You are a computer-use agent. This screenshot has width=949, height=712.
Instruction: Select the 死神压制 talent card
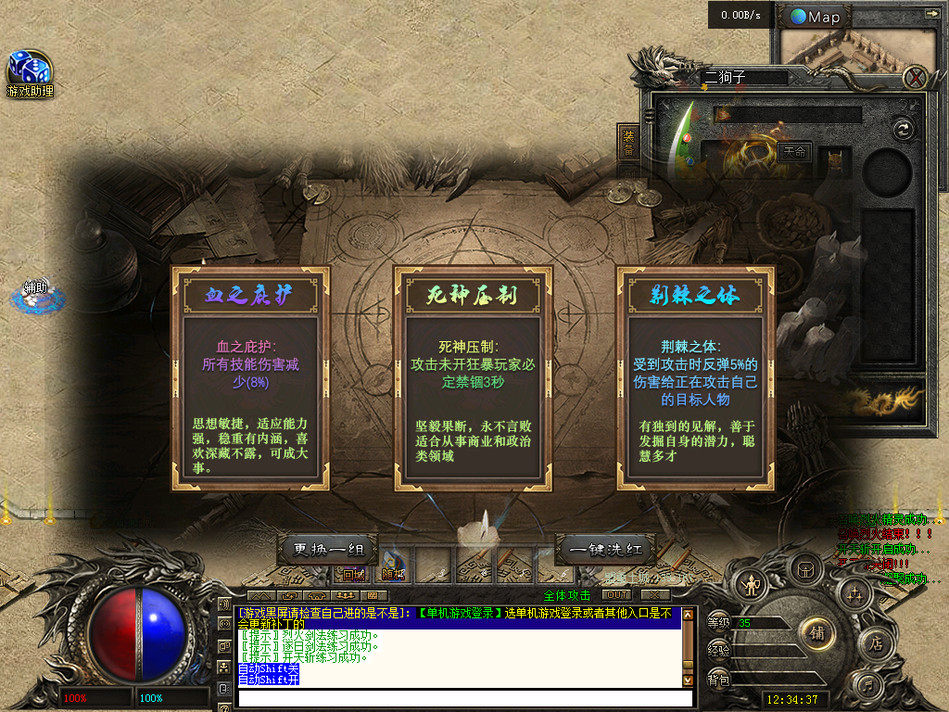click(473, 378)
